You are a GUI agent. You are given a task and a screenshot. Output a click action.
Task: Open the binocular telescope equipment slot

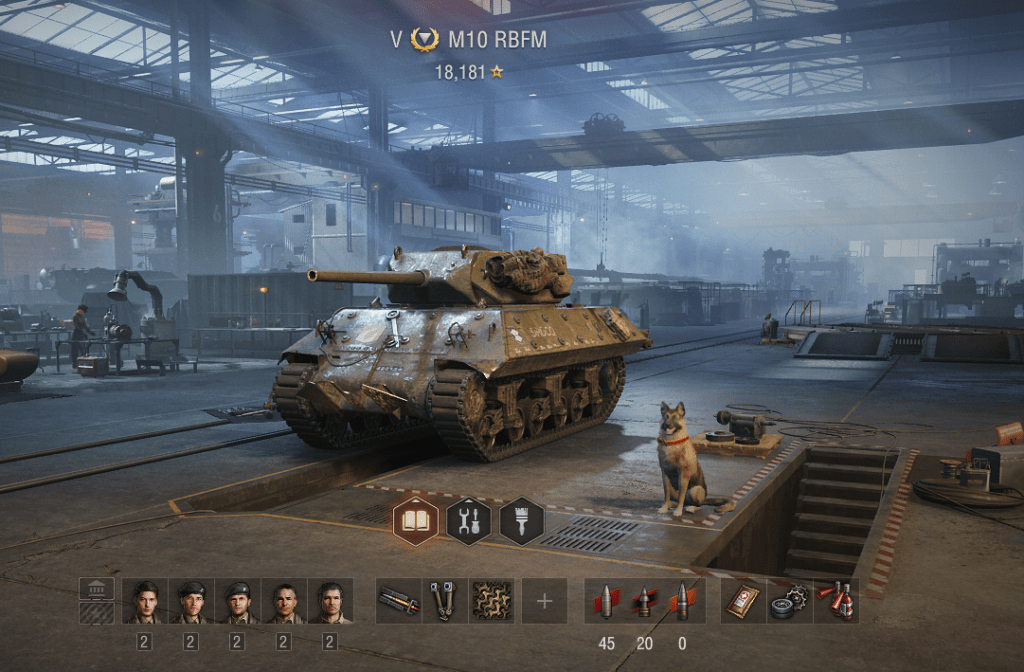click(444, 601)
